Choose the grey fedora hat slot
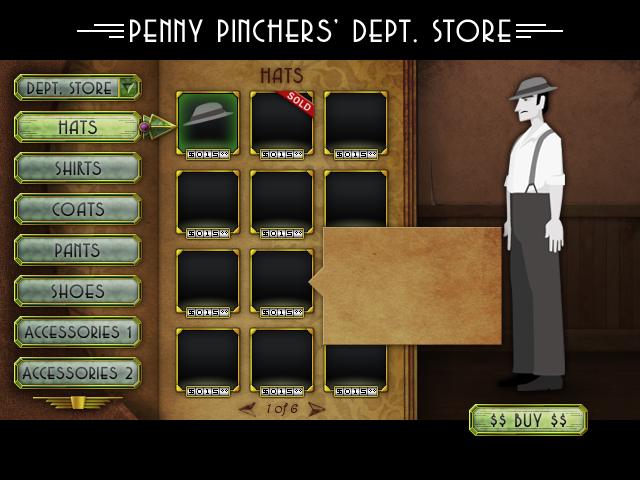The width and height of the screenshot is (640, 480). pos(208,122)
